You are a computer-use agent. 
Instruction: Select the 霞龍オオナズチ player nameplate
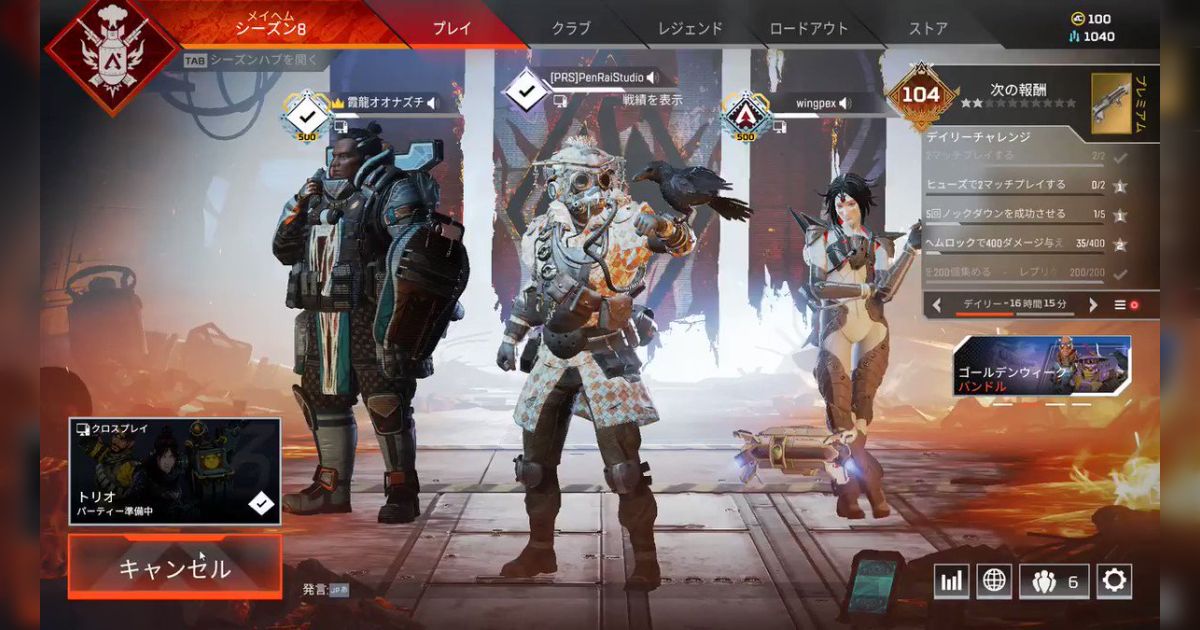tap(392, 102)
